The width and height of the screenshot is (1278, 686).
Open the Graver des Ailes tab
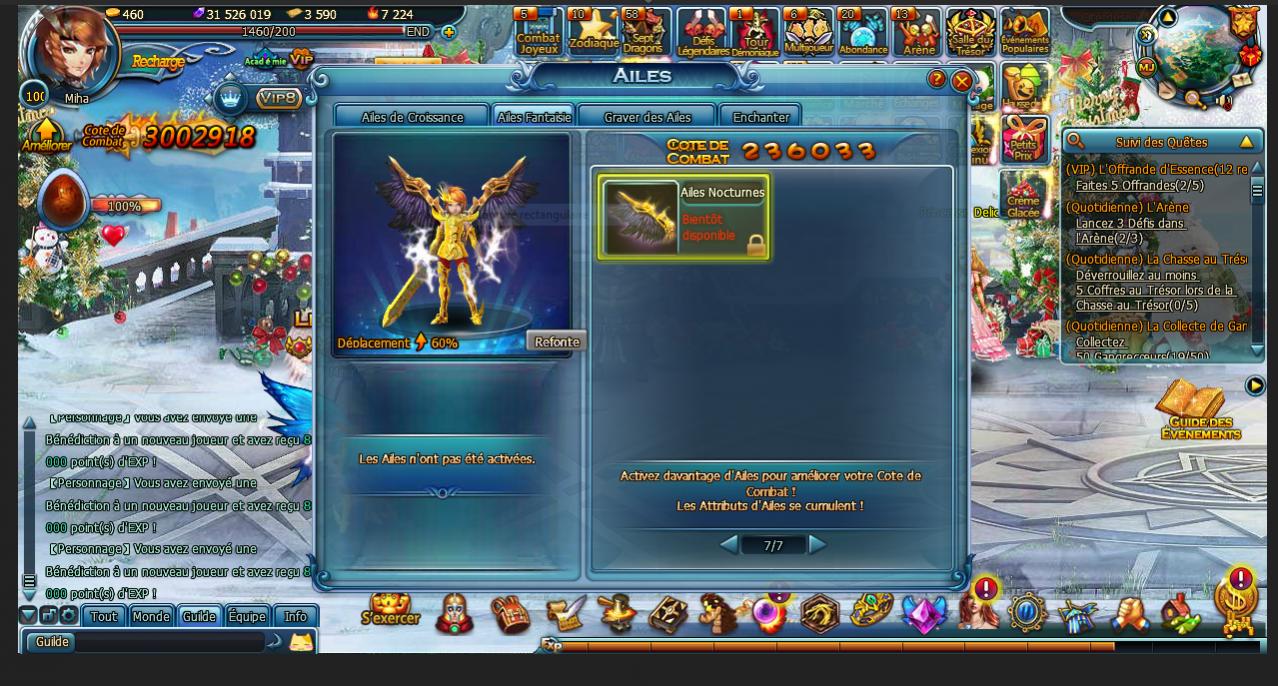(647, 117)
